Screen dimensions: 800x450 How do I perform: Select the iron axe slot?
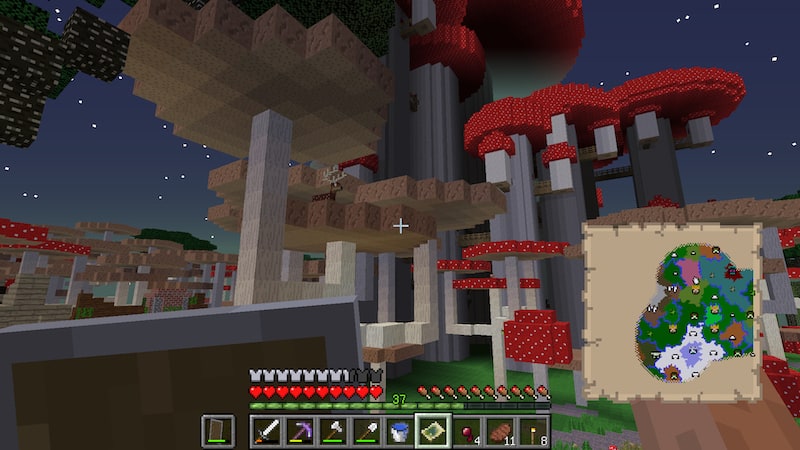333,432
